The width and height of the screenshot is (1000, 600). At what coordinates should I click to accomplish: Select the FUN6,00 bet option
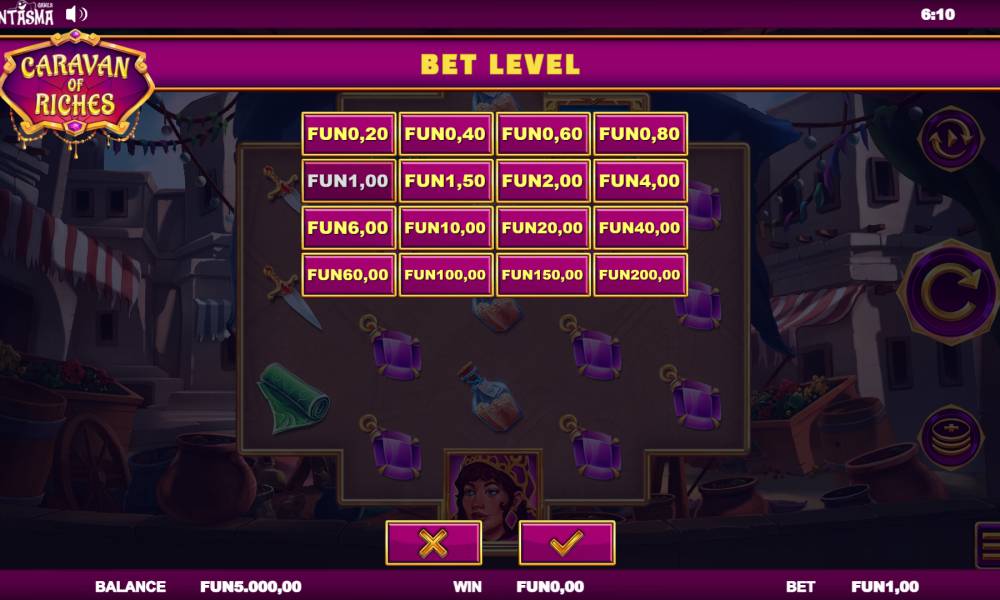pyautogui.click(x=348, y=228)
